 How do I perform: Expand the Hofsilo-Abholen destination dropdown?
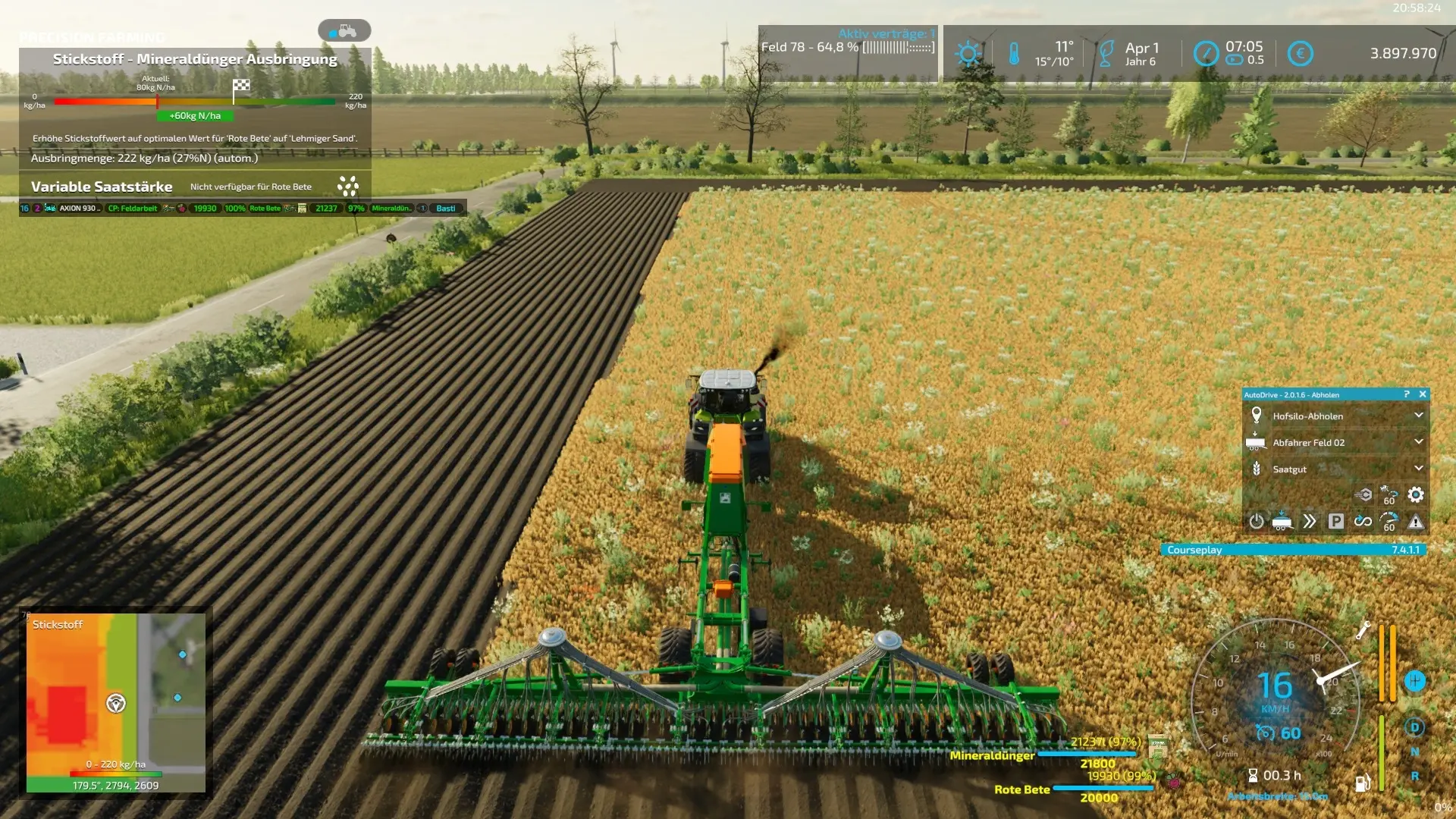coord(1418,416)
